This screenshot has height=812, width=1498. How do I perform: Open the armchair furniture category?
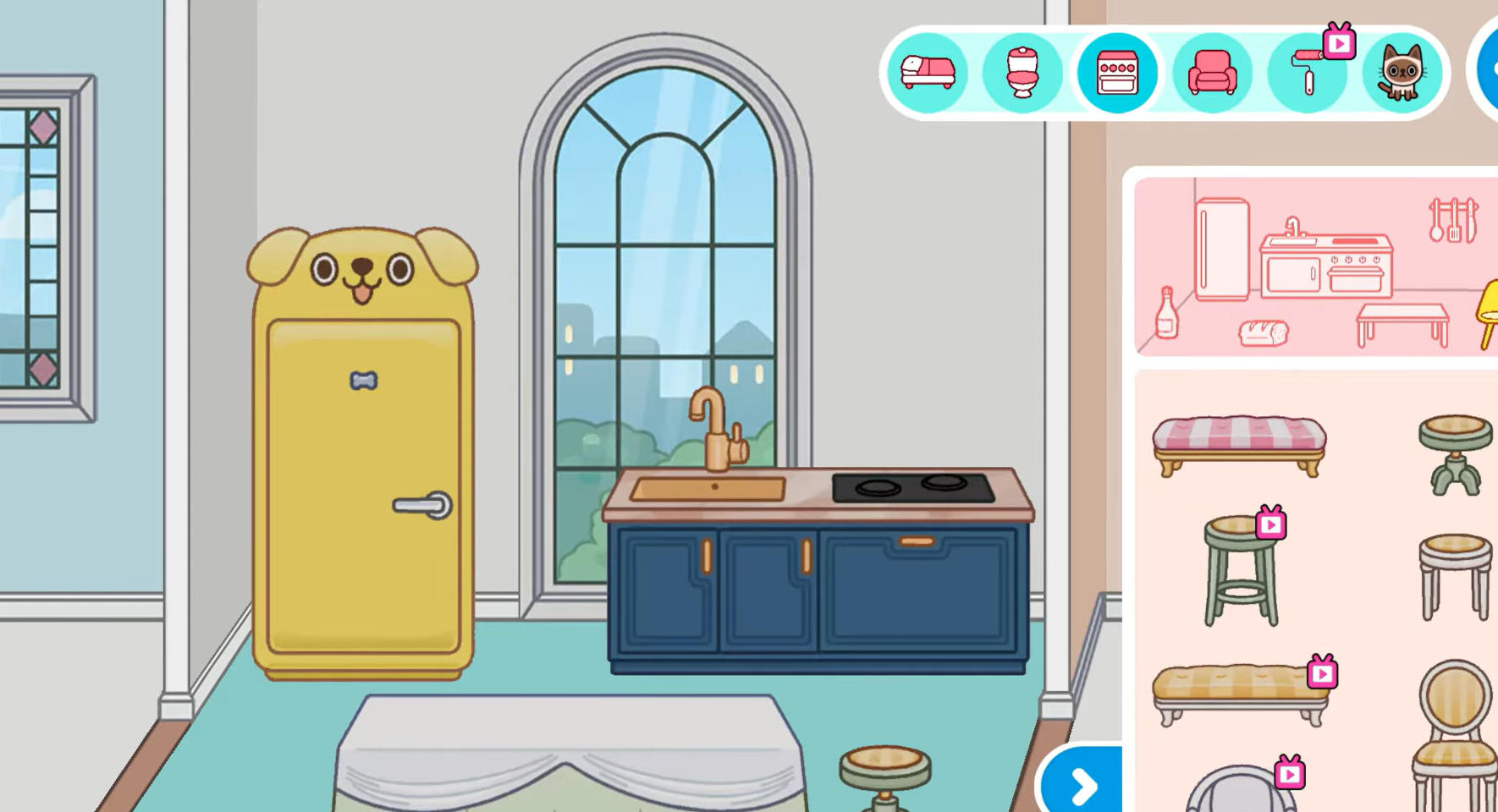tap(1212, 72)
